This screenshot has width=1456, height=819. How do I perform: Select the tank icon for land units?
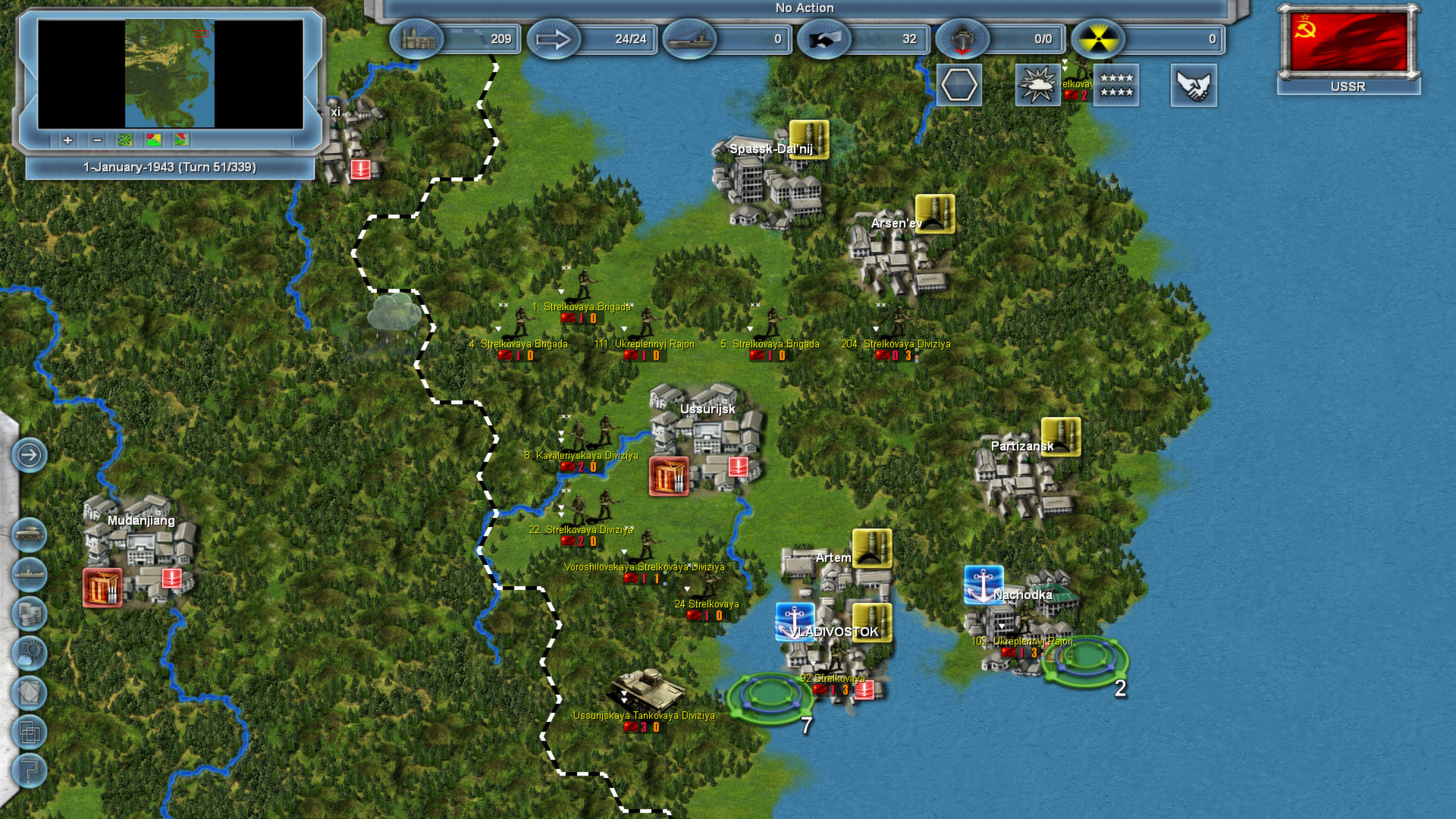[x=29, y=535]
